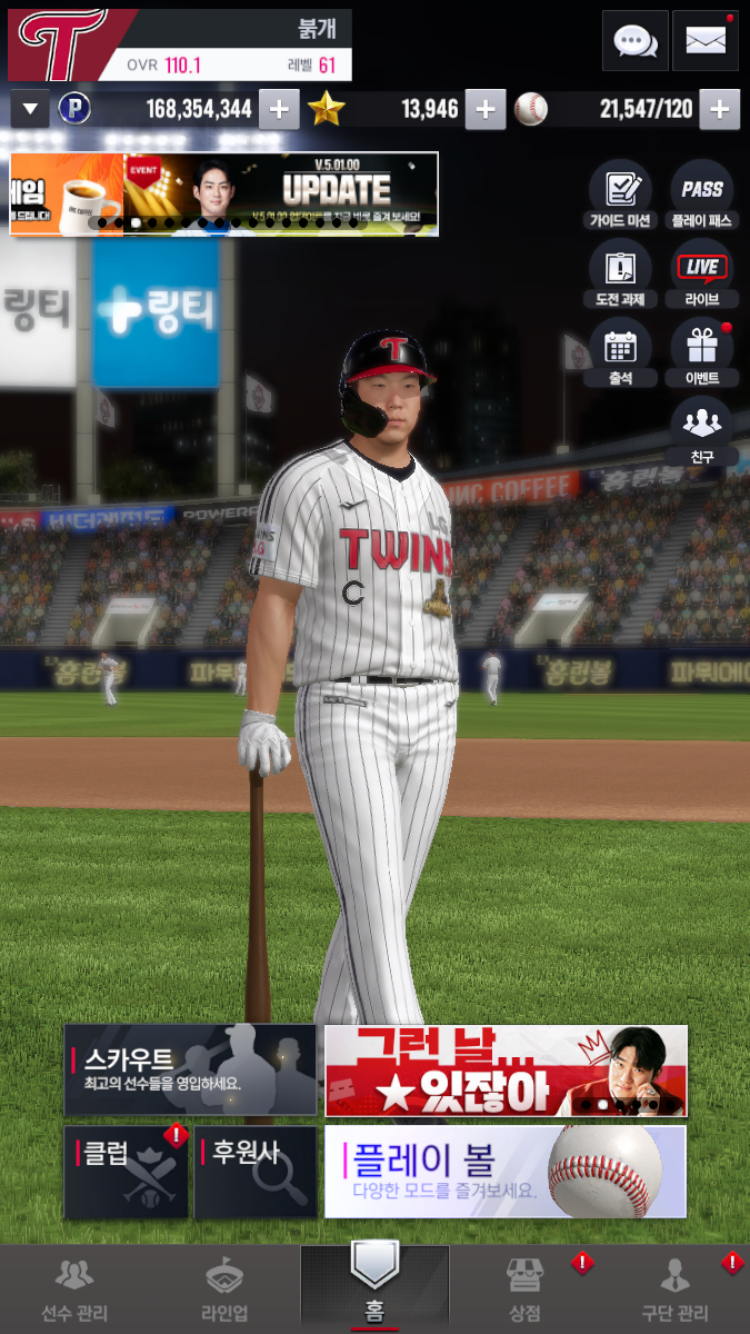Add more stars with plus button
Image resolution: width=750 pixels, height=1334 pixels.
coord(485,110)
